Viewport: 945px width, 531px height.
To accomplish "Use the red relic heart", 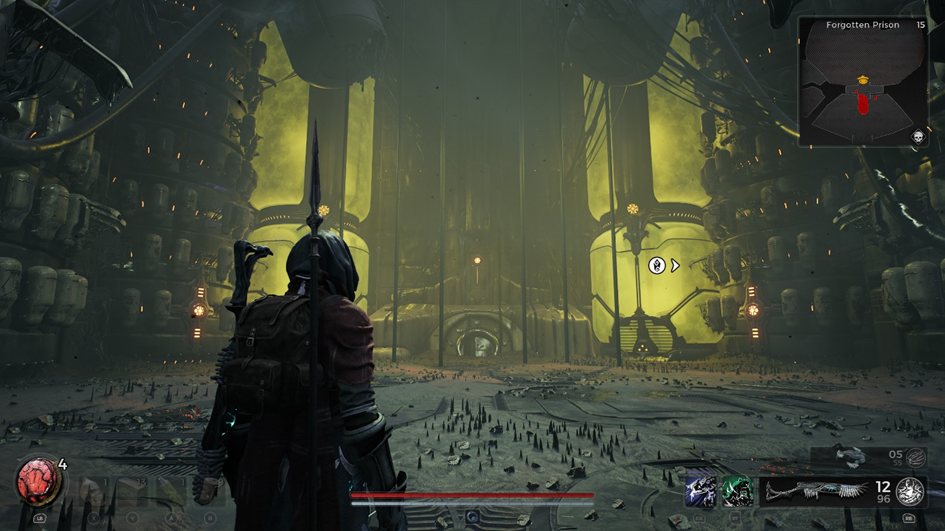I will (38, 484).
